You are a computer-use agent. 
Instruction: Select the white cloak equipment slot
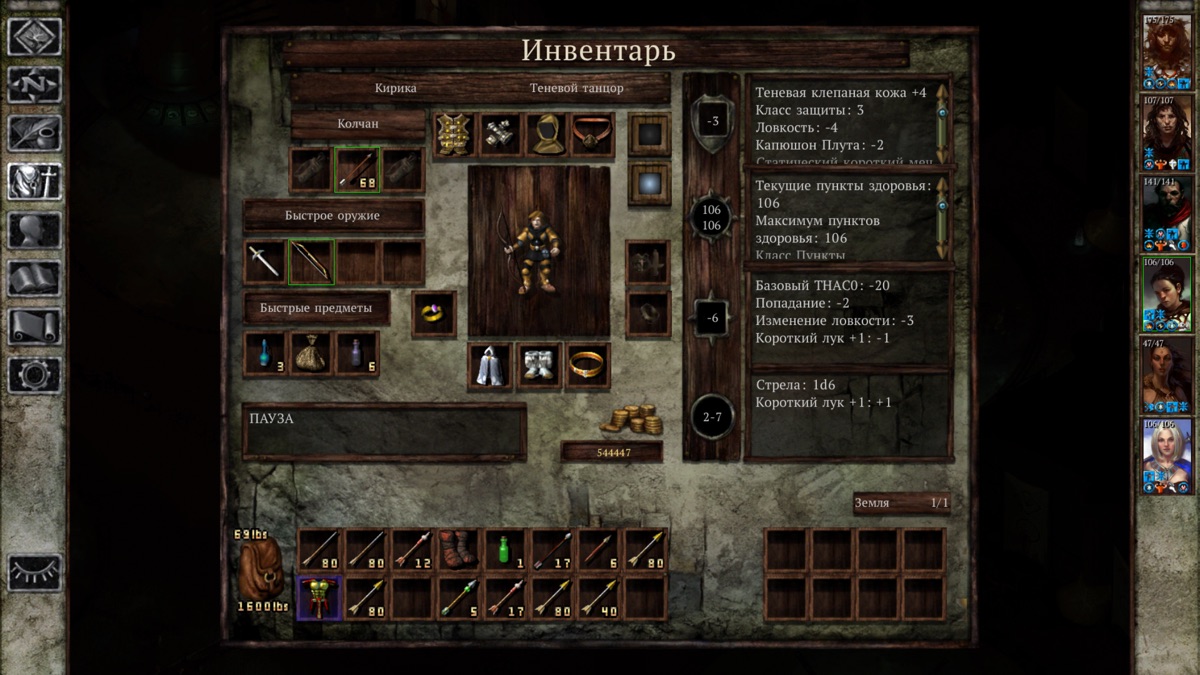pos(490,367)
